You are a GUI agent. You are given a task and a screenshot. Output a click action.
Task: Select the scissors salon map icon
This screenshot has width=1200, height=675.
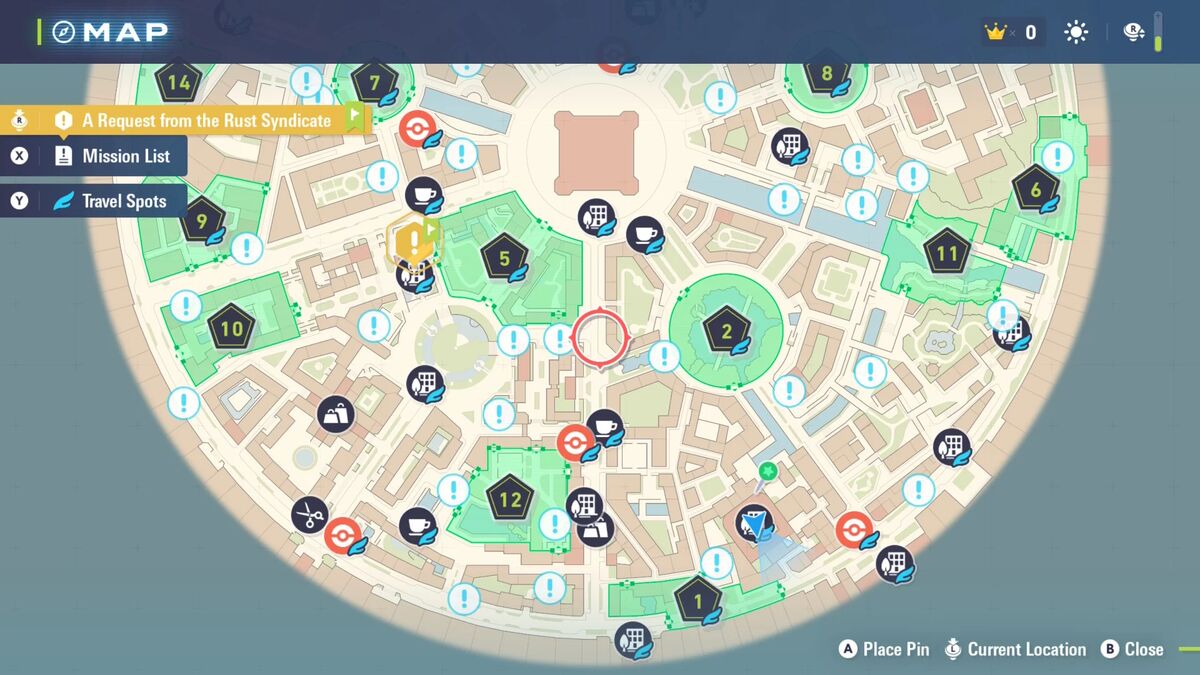[x=310, y=515]
